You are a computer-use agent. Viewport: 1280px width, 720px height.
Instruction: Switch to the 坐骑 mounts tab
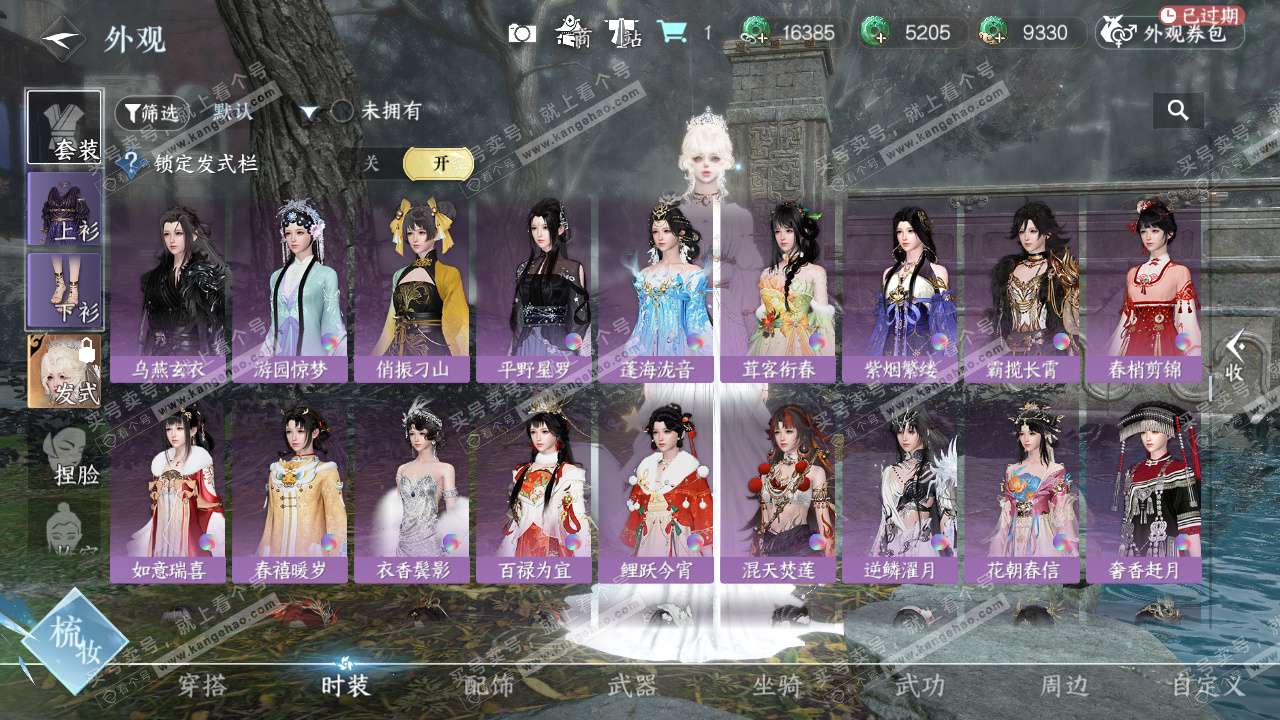[777, 686]
